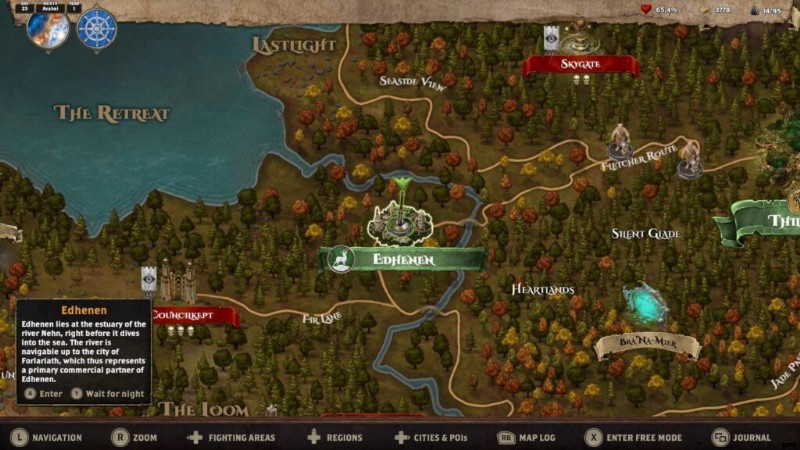800x450 pixels.
Task: Click the sky weather time-of-day icon
Action: pyautogui.click(x=47, y=29)
